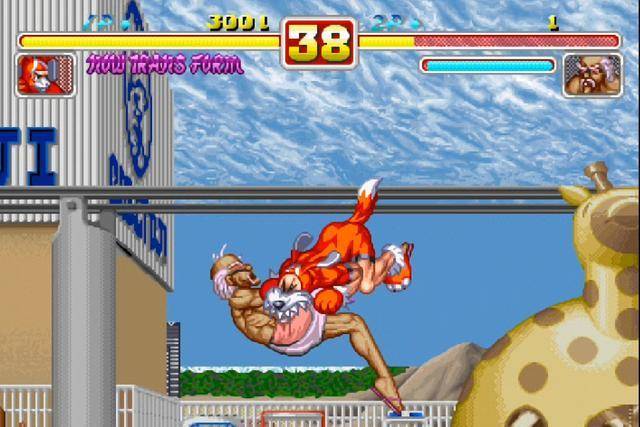The height and width of the screenshot is (427, 640).
Task: Select the bearded old man portrait
Action: point(592,75)
